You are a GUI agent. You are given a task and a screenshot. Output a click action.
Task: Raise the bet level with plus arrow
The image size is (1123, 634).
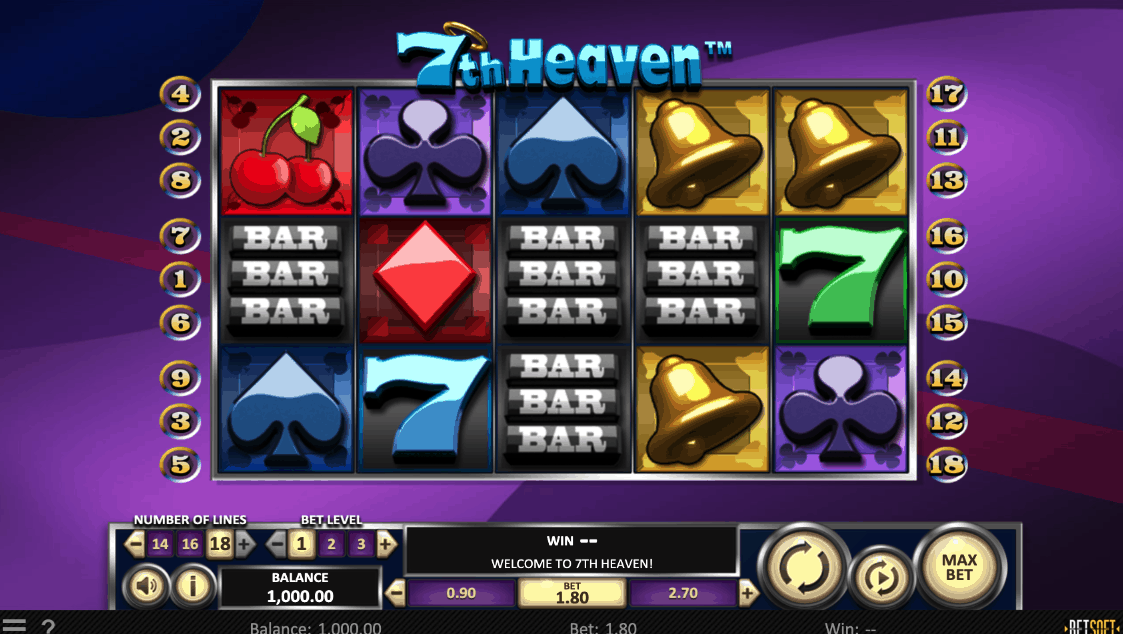tap(386, 544)
